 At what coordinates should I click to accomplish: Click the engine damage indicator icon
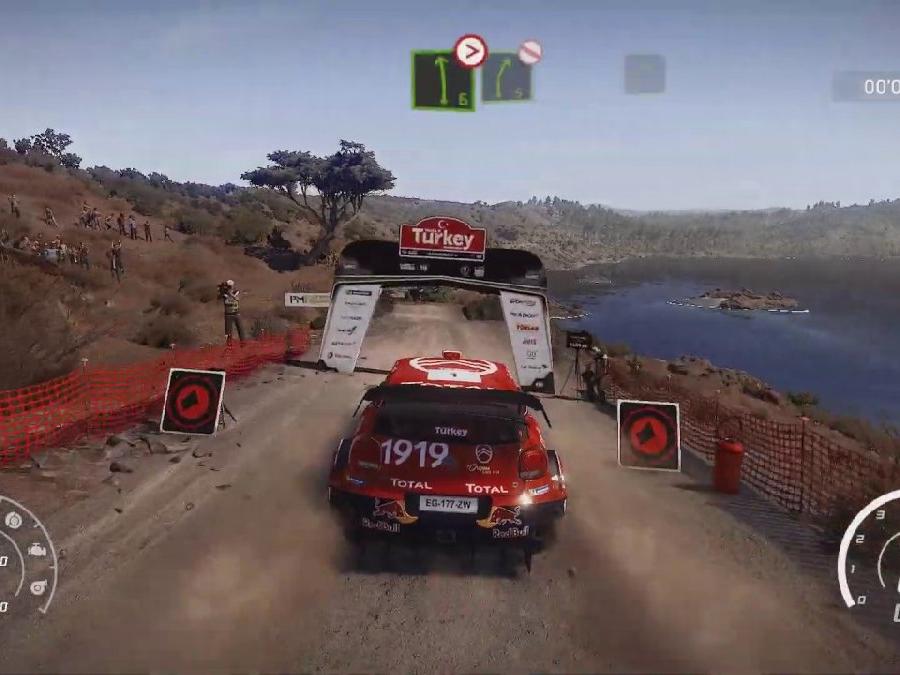pyautogui.click(x=37, y=550)
